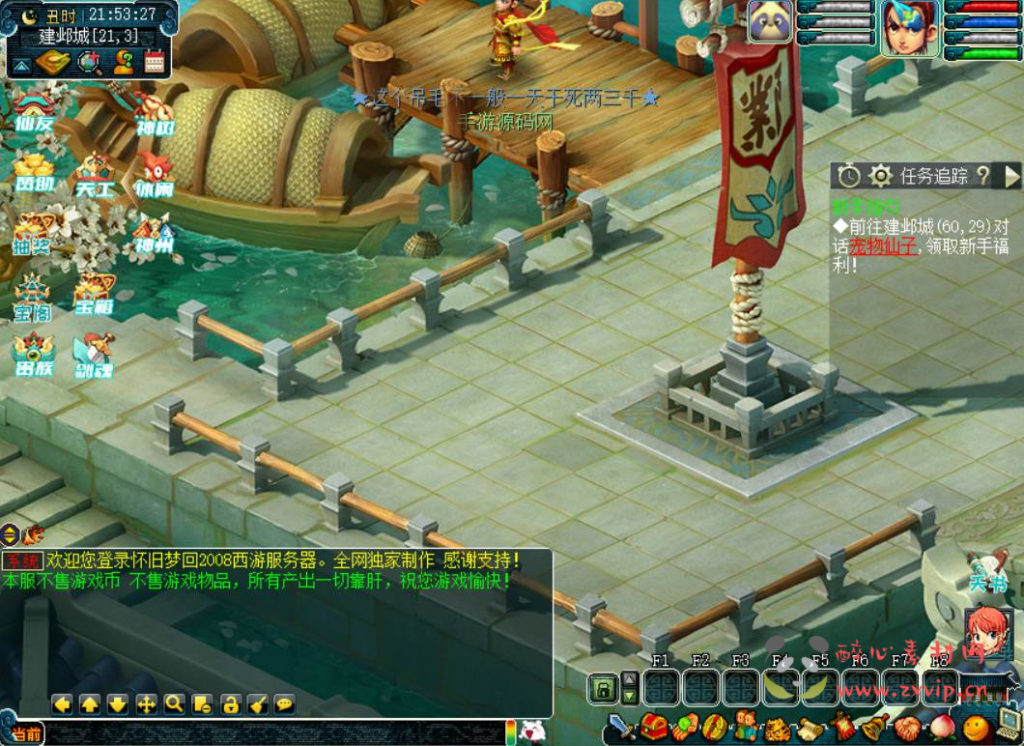Expand the quest tracker arrow button

(x=1012, y=176)
